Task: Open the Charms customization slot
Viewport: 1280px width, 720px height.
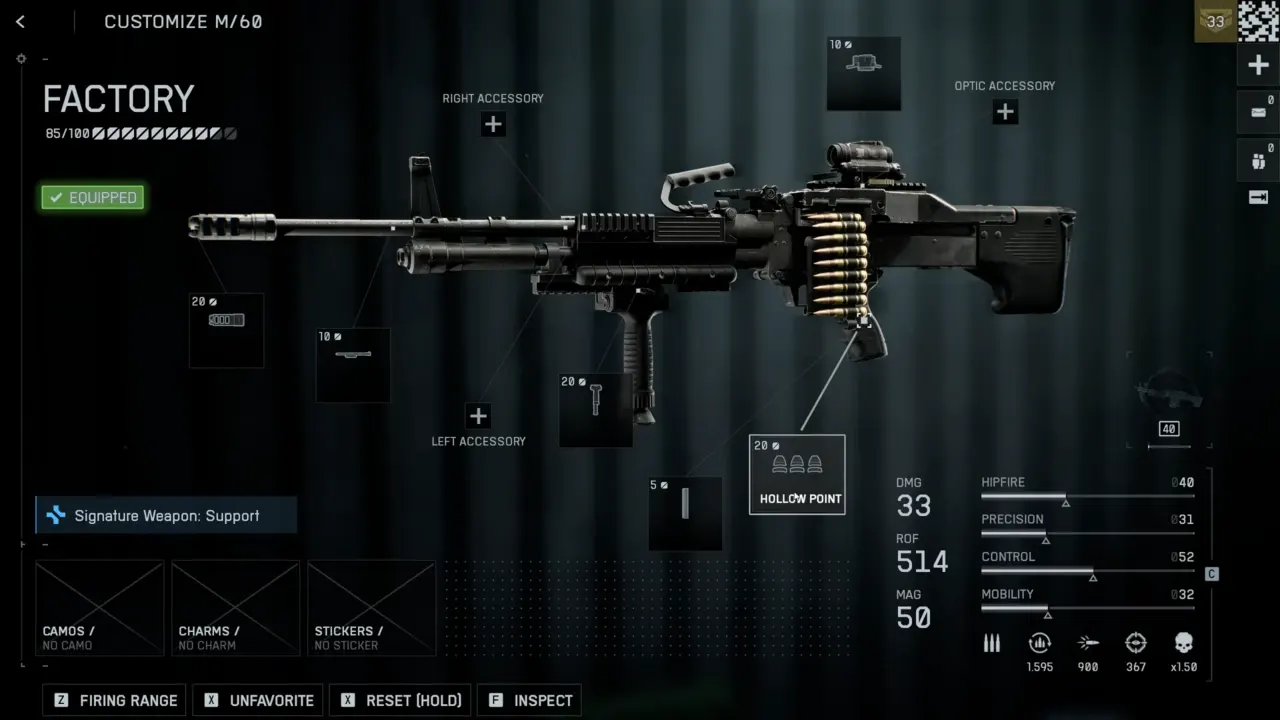Action: tap(235, 608)
